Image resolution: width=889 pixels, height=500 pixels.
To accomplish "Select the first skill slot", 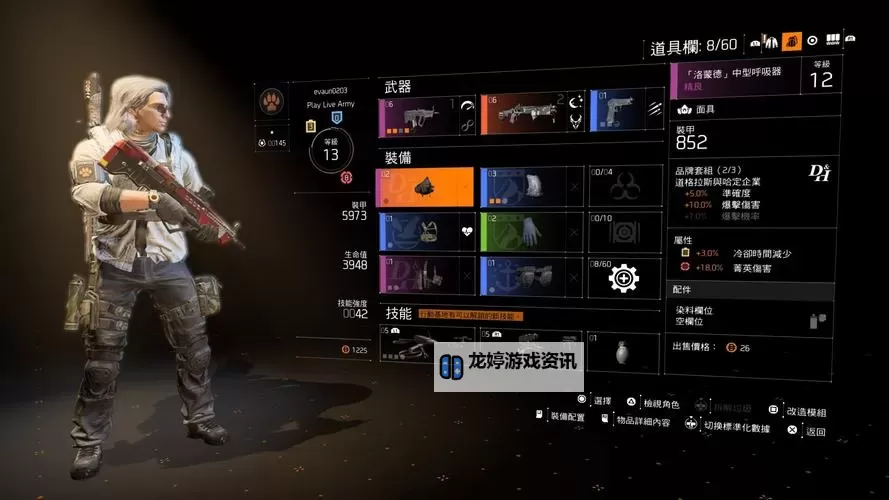I will coord(410,348).
